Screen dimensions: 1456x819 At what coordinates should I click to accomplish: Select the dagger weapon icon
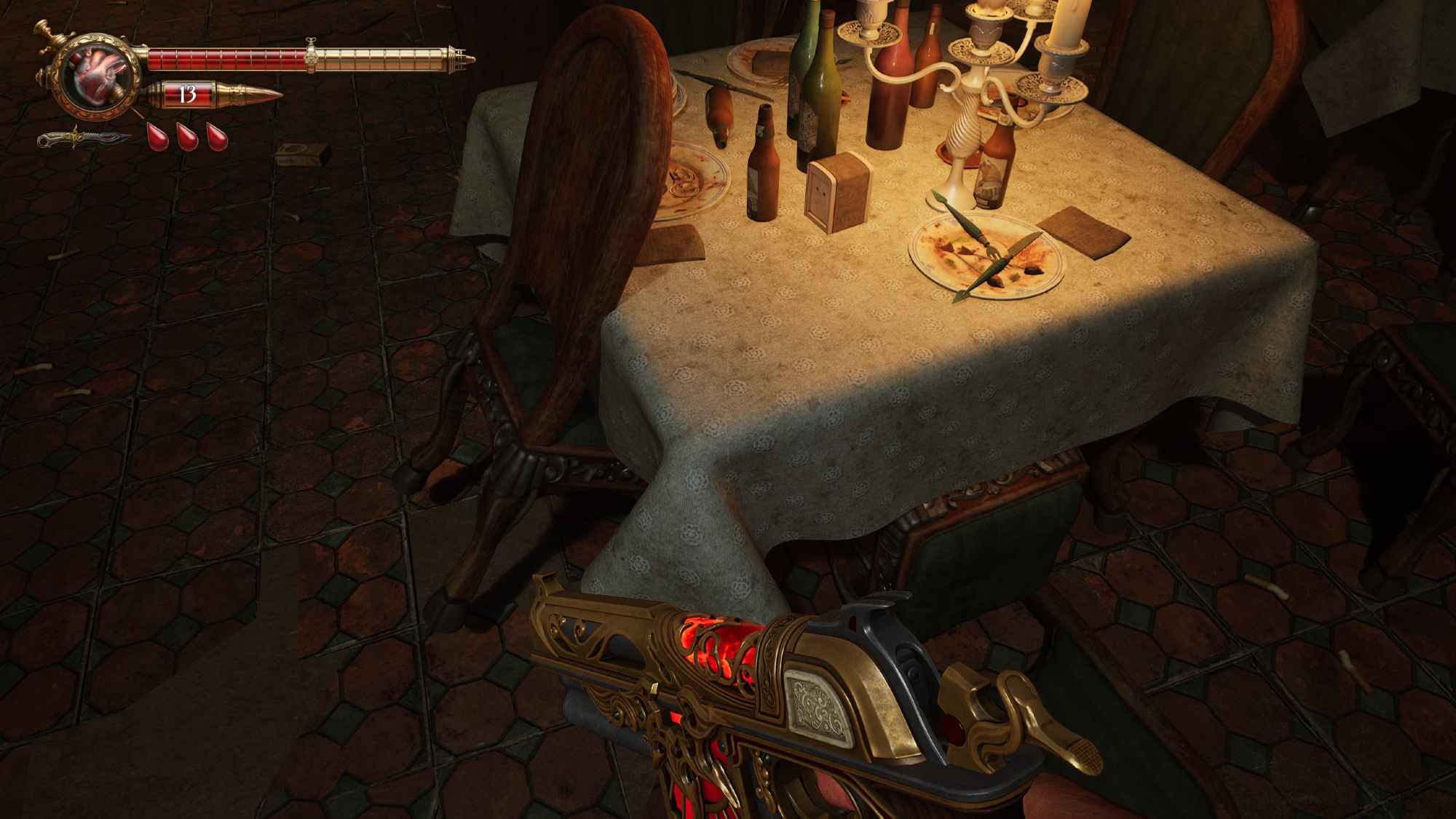(x=82, y=138)
